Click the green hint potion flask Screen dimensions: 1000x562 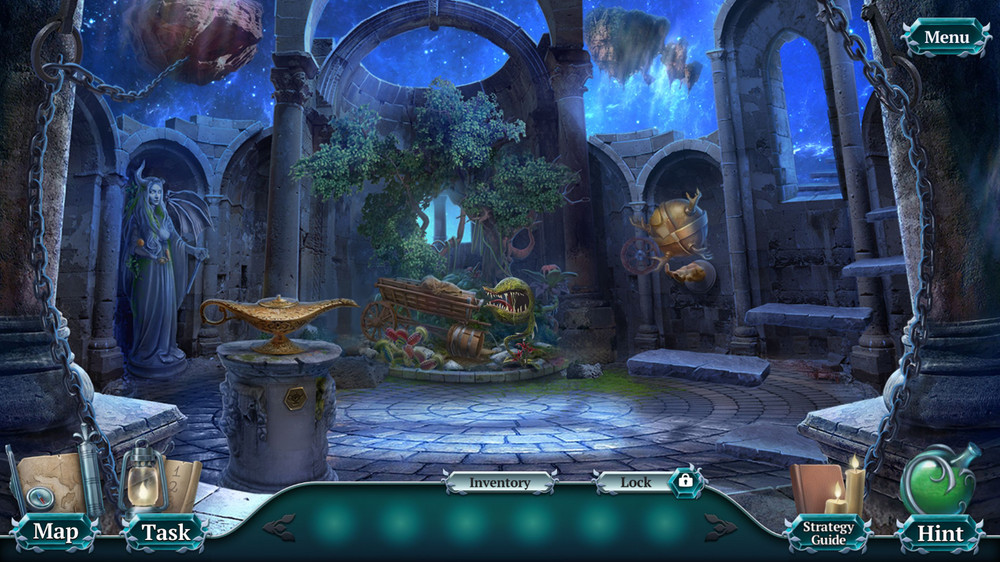click(938, 480)
